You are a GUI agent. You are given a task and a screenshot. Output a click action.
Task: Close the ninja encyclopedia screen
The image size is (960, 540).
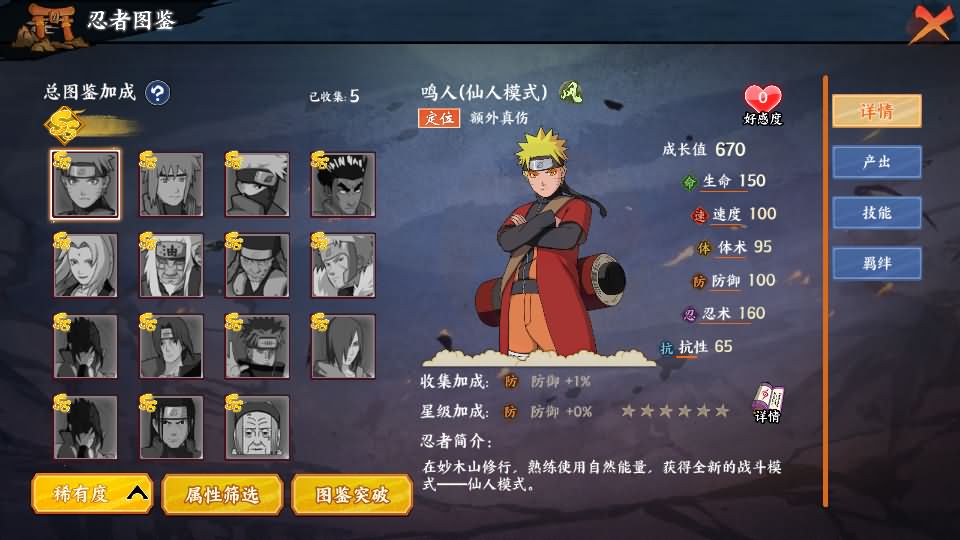click(x=929, y=22)
